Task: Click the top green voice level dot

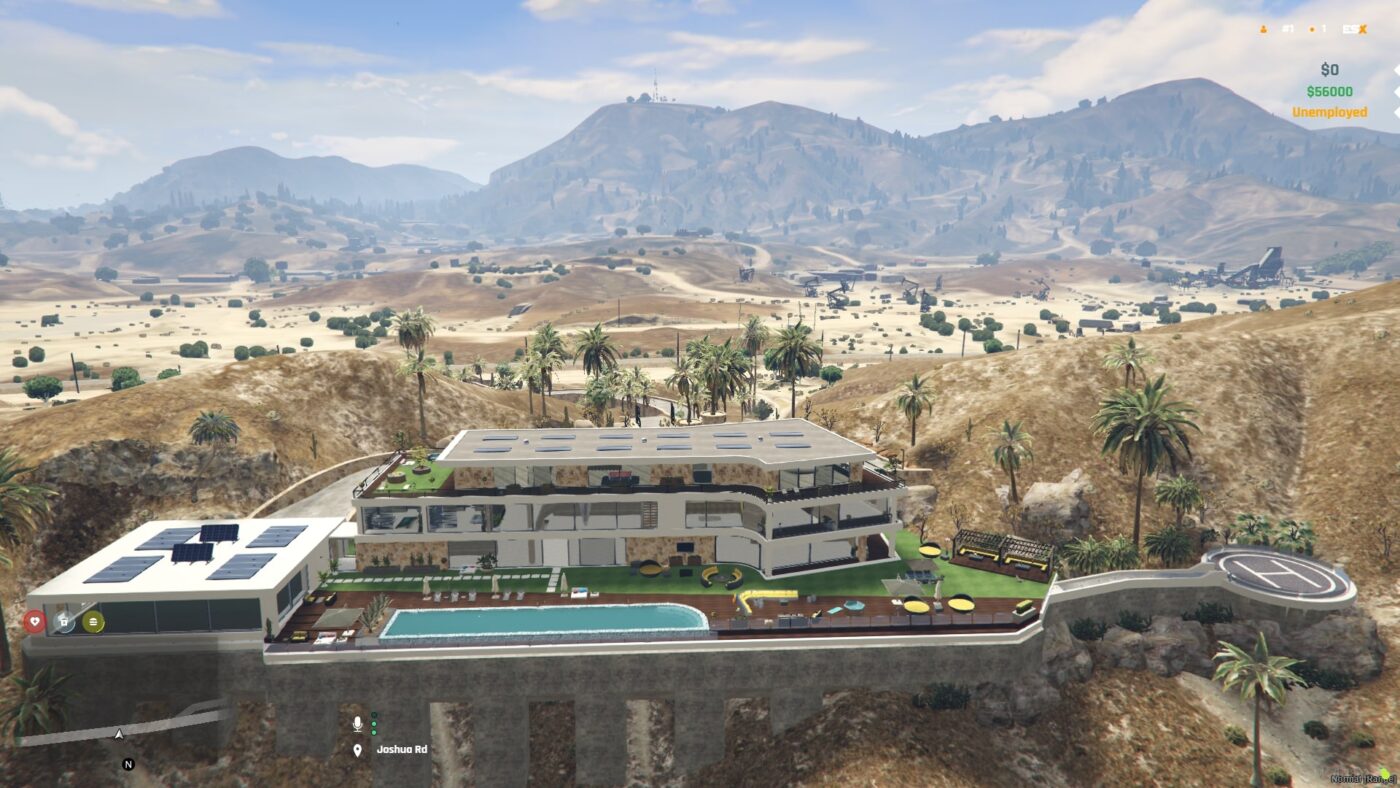Action: click(373, 715)
